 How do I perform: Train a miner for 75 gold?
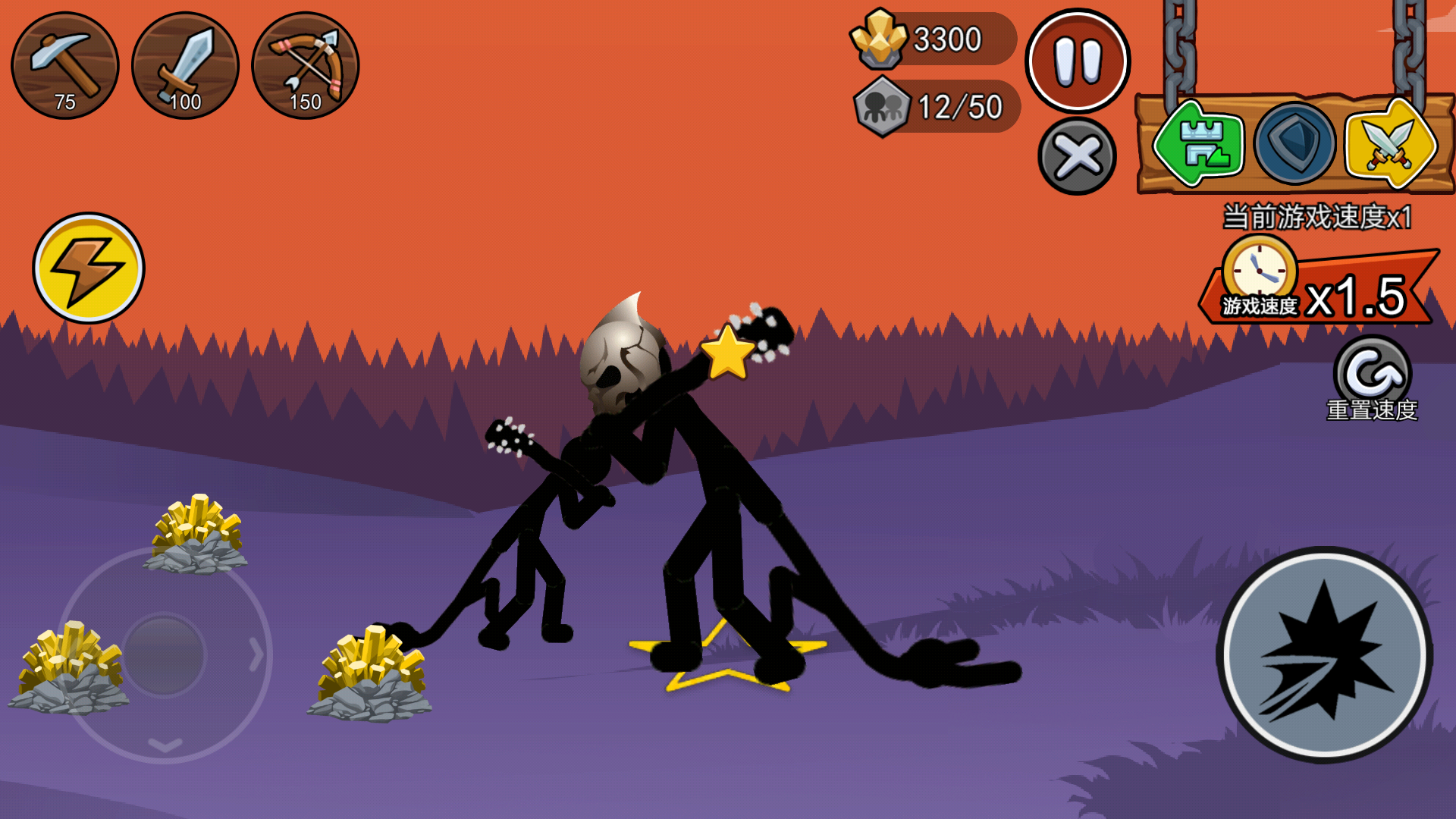65,65
